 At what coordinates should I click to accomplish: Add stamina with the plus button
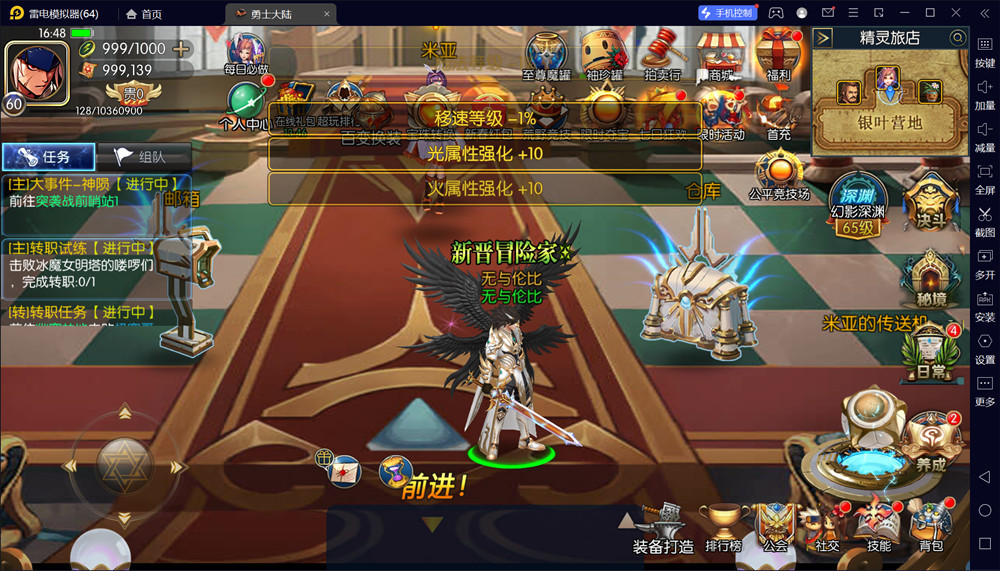(181, 49)
